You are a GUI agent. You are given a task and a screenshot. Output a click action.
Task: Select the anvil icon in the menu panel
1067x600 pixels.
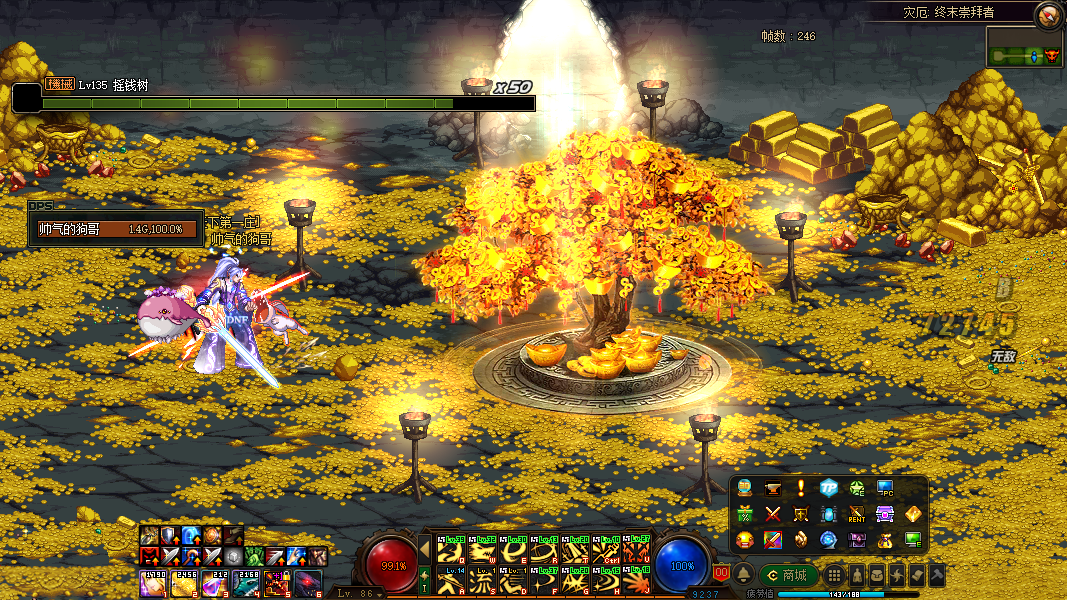pyautogui.click(x=773, y=488)
